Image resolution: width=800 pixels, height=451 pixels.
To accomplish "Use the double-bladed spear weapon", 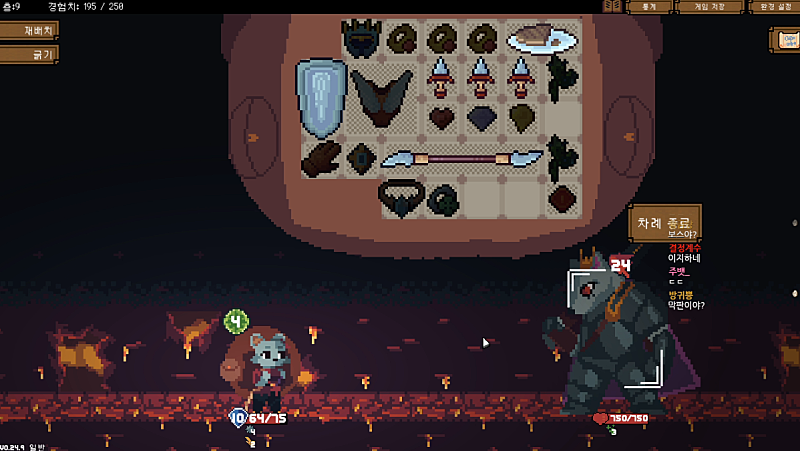I will coord(462,158).
